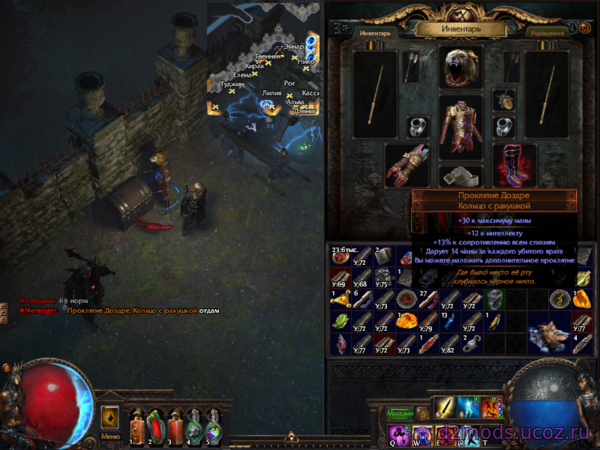Viewport: 600px width, 450px height.
Task: Use the green flask on the belt
Action: (x=195, y=420)
